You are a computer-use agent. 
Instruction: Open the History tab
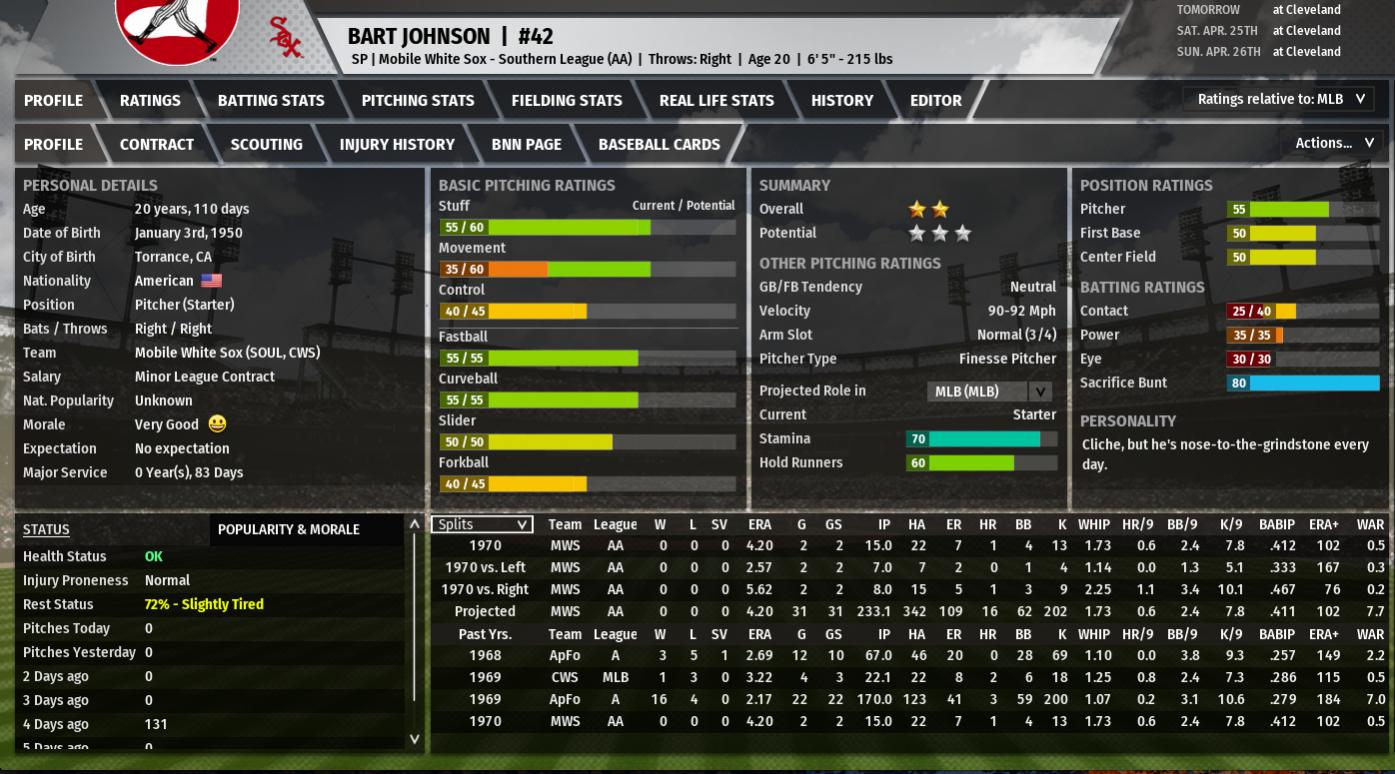tap(841, 100)
